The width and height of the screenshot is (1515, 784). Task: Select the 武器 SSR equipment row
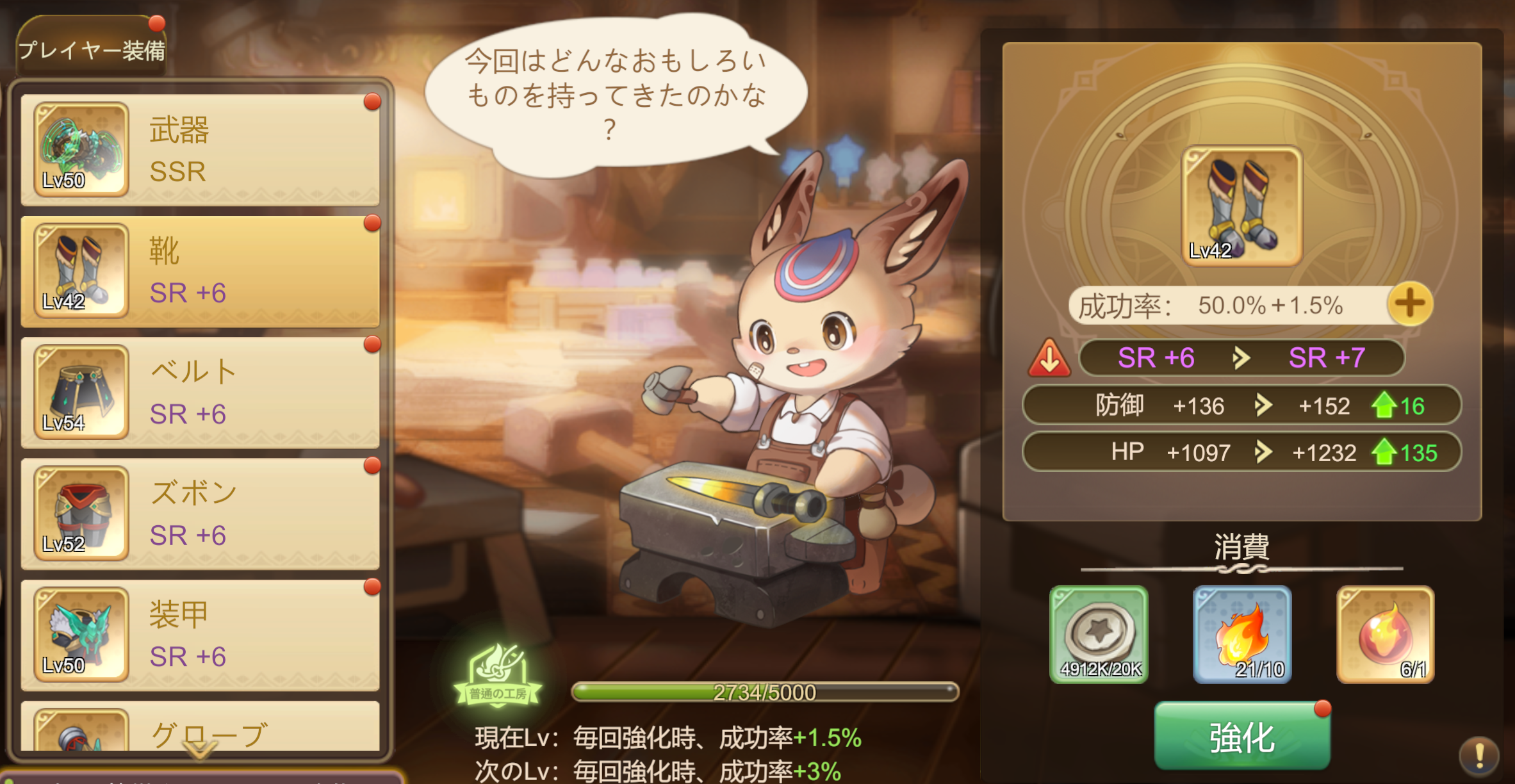coord(200,150)
